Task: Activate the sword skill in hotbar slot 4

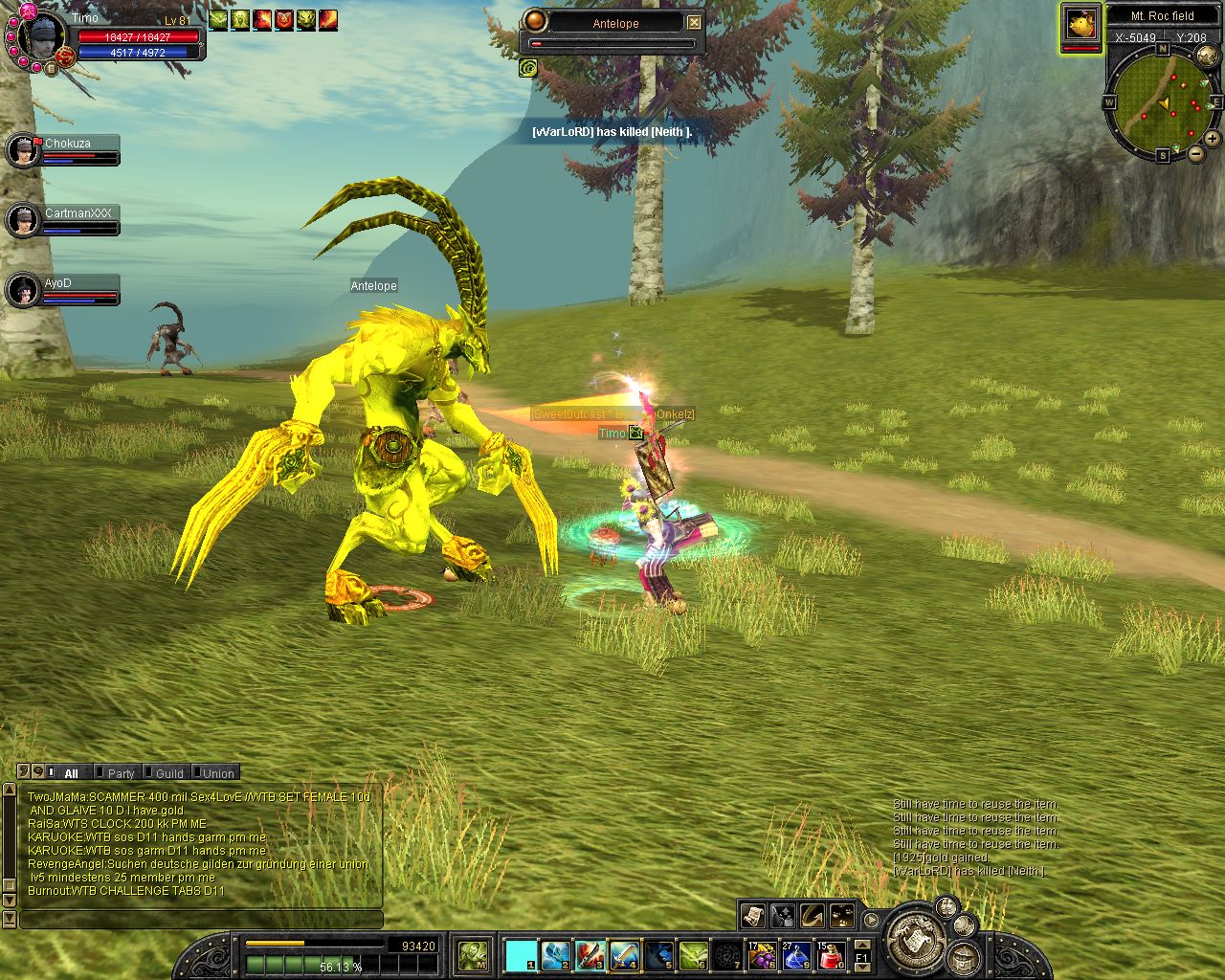Action: (x=624, y=955)
